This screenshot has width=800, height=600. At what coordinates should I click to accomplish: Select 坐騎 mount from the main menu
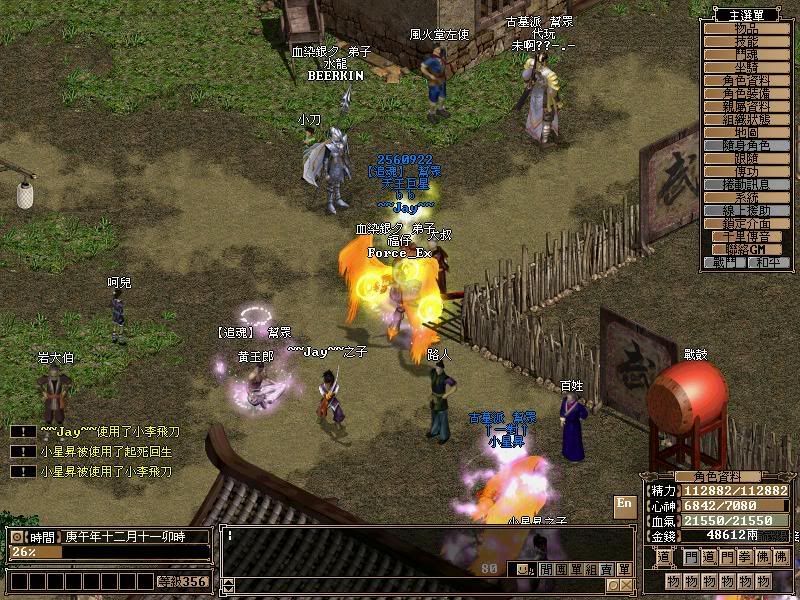click(x=747, y=68)
